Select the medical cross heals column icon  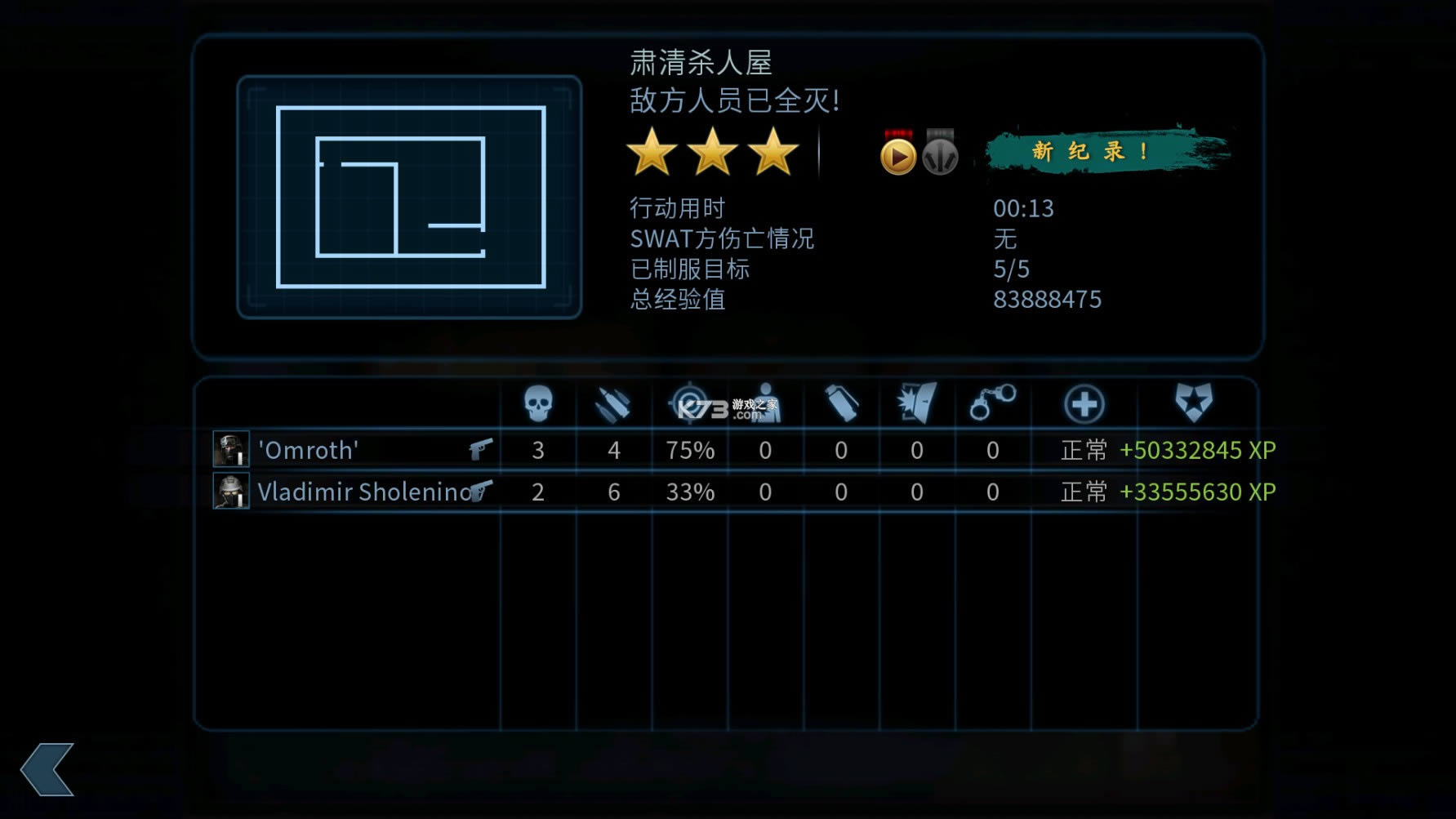1085,403
